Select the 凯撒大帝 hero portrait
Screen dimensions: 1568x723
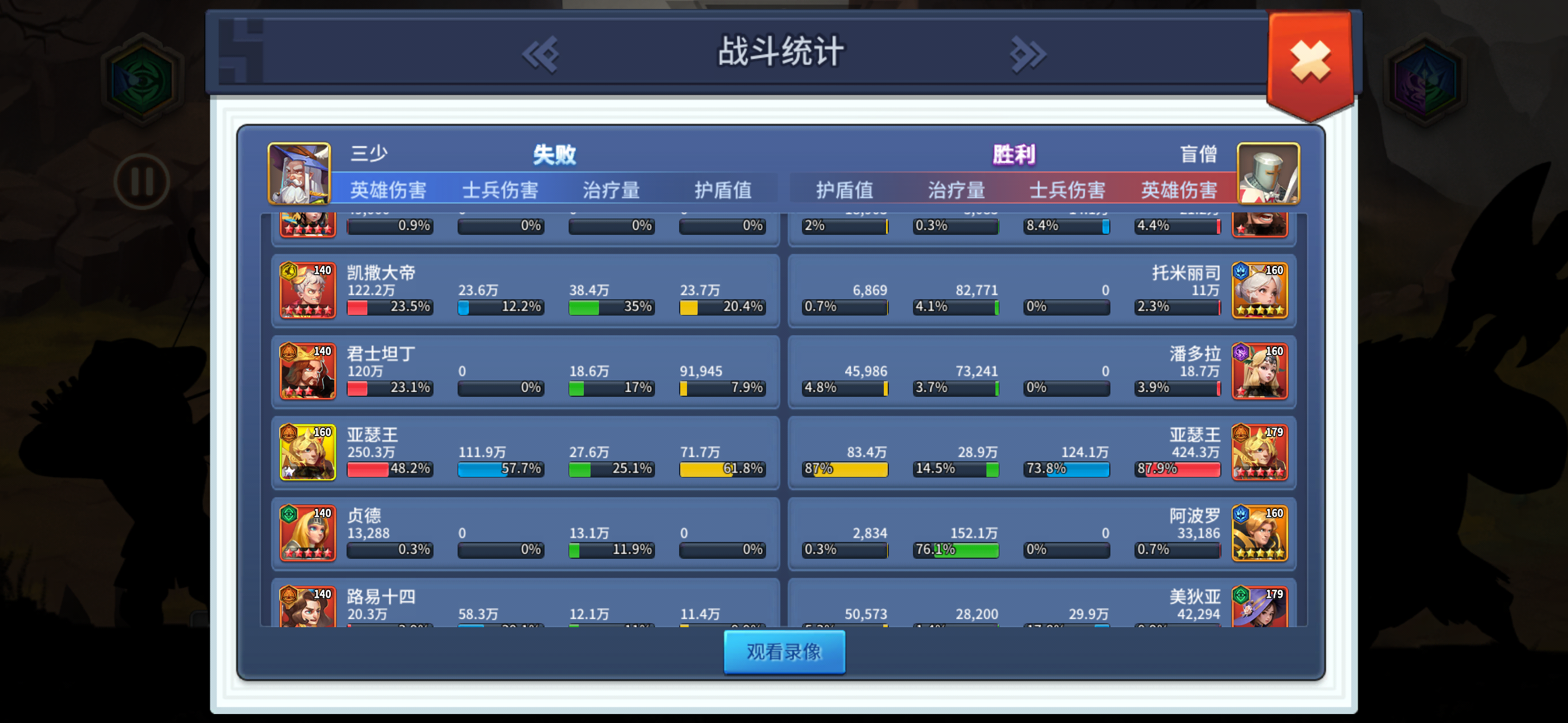[307, 290]
